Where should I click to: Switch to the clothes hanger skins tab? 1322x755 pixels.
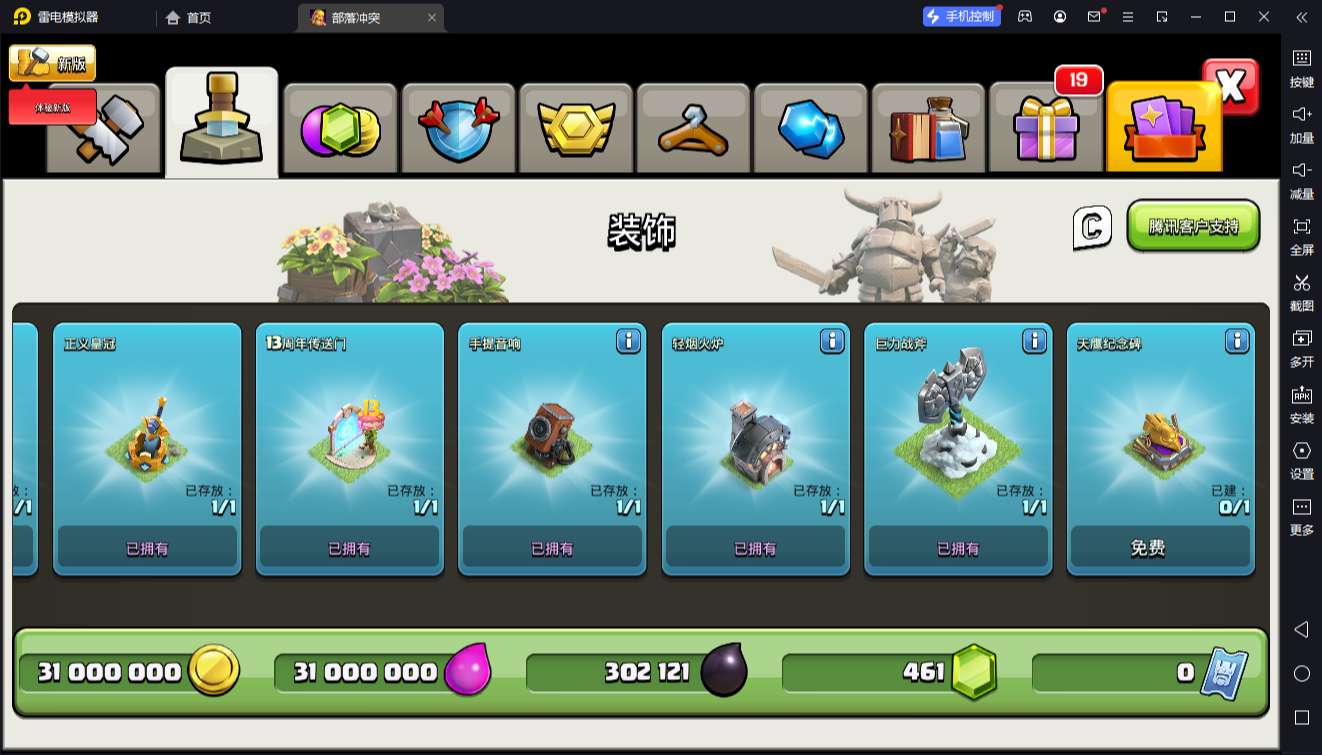(693, 129)
